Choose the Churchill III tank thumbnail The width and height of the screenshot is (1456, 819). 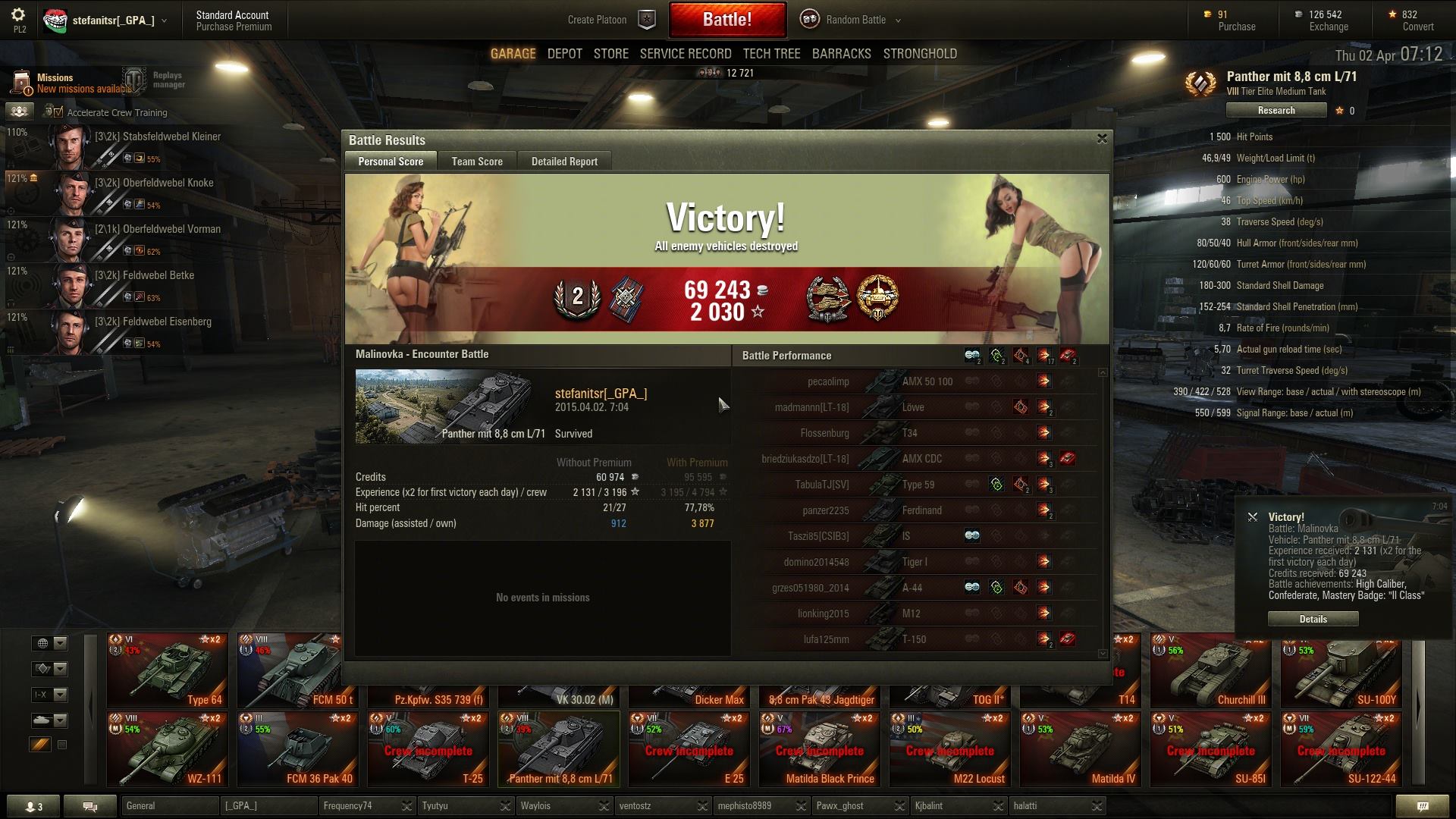(x=1210, y=671)
